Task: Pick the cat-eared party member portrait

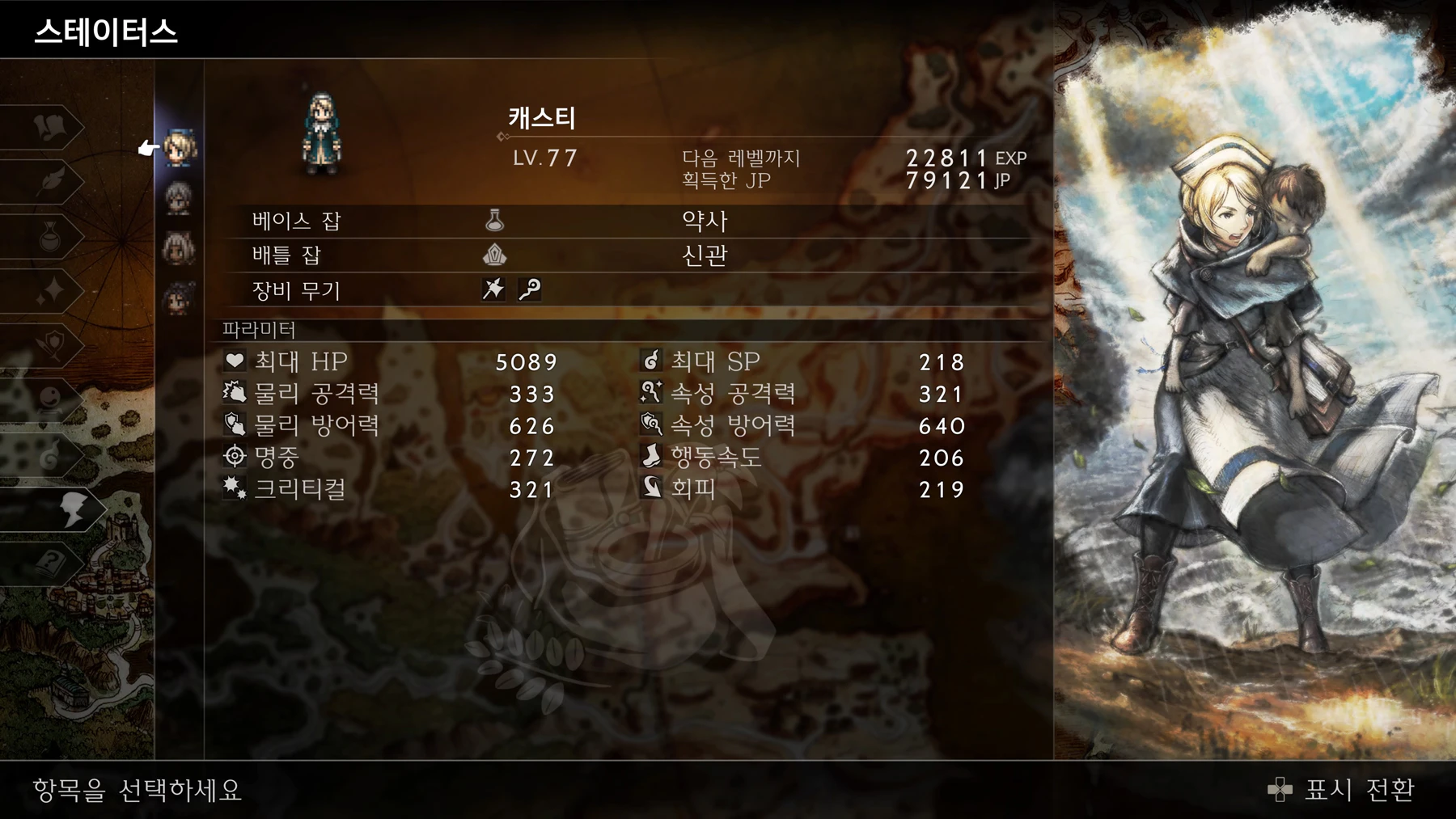Action: [179, 248]
